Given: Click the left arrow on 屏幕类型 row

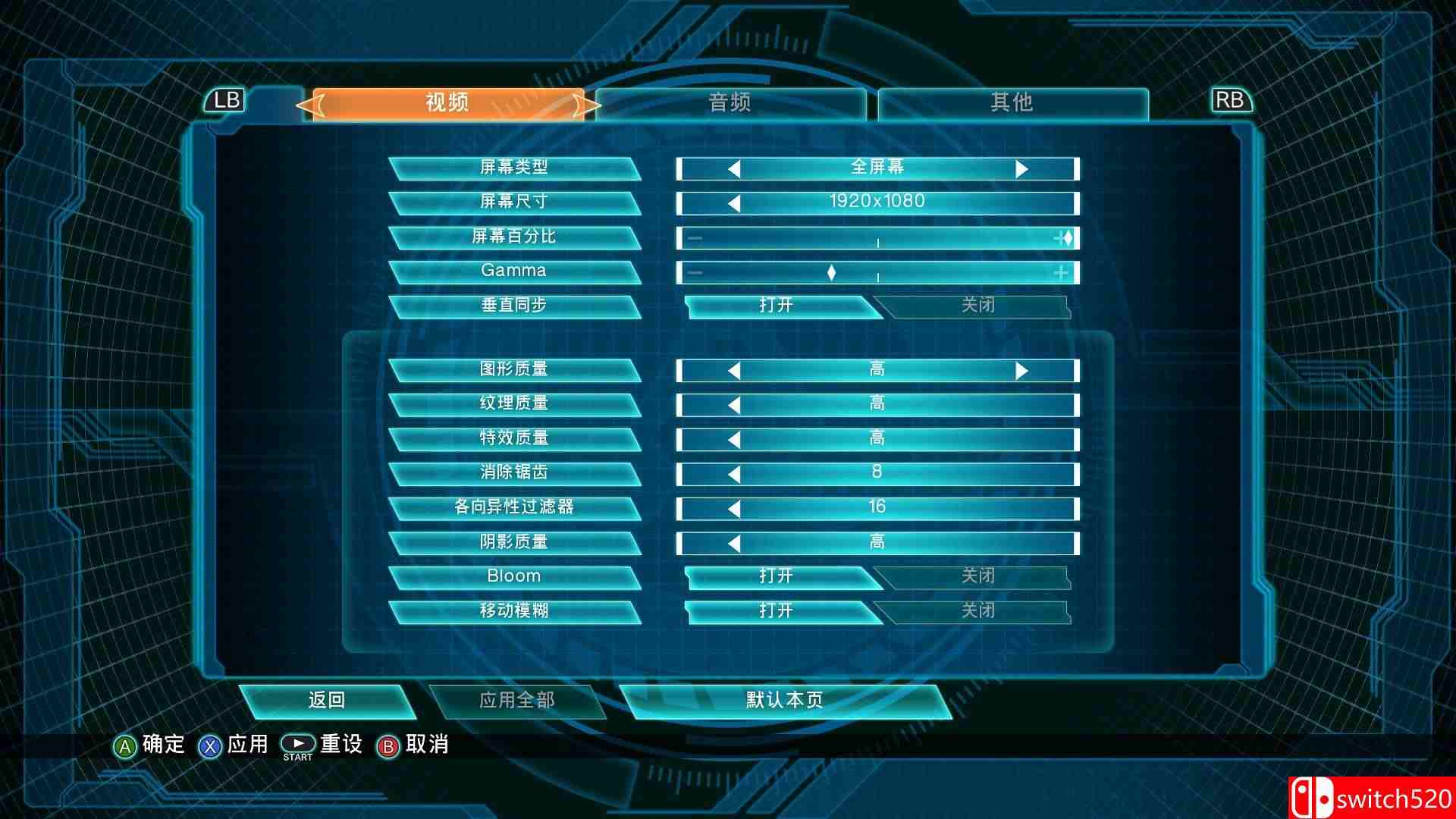Looking at the screenshot, I should tap(733, 167).
